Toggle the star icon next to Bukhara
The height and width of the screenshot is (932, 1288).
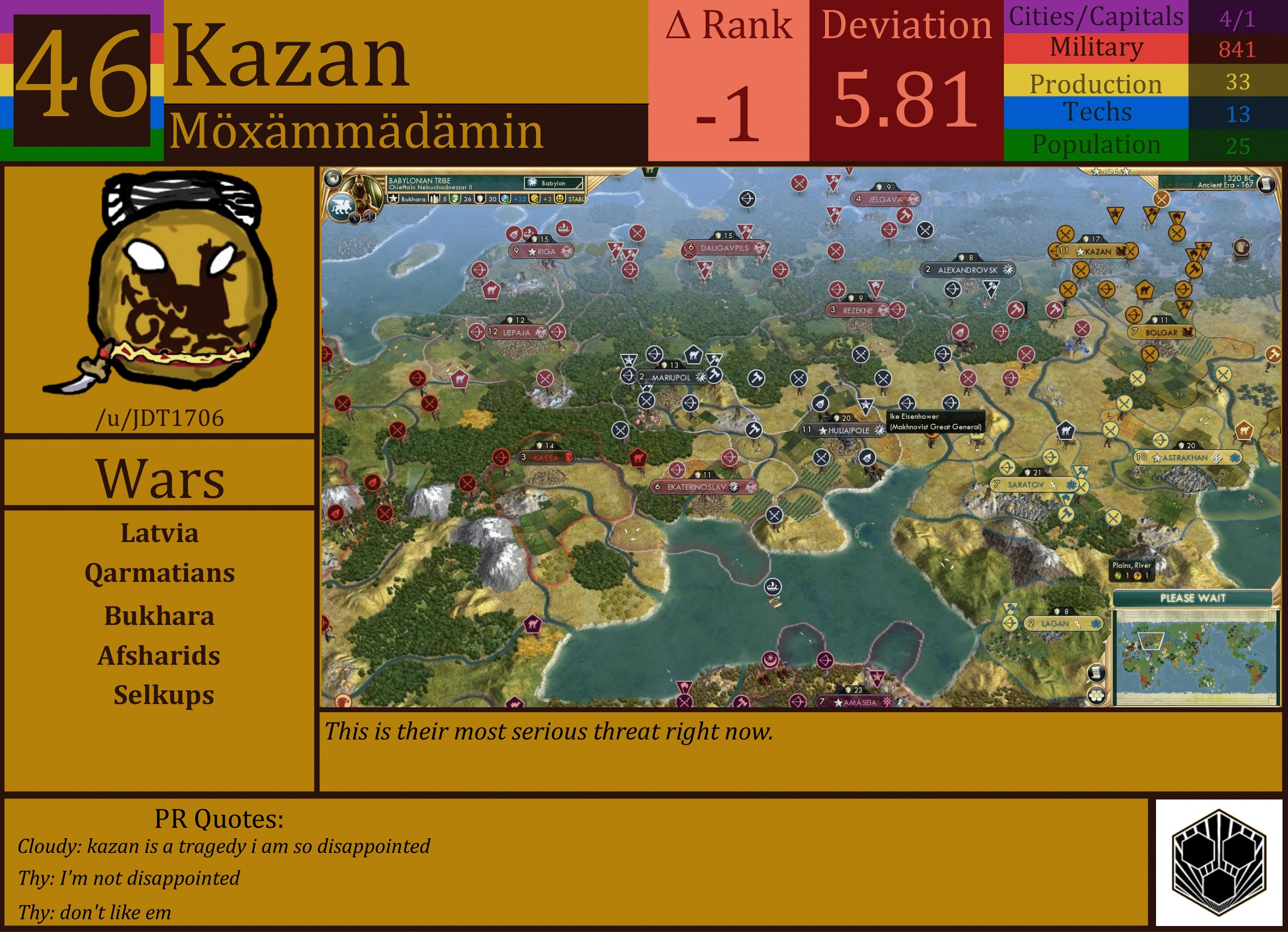pyautogui.click(x=394, y=200)
